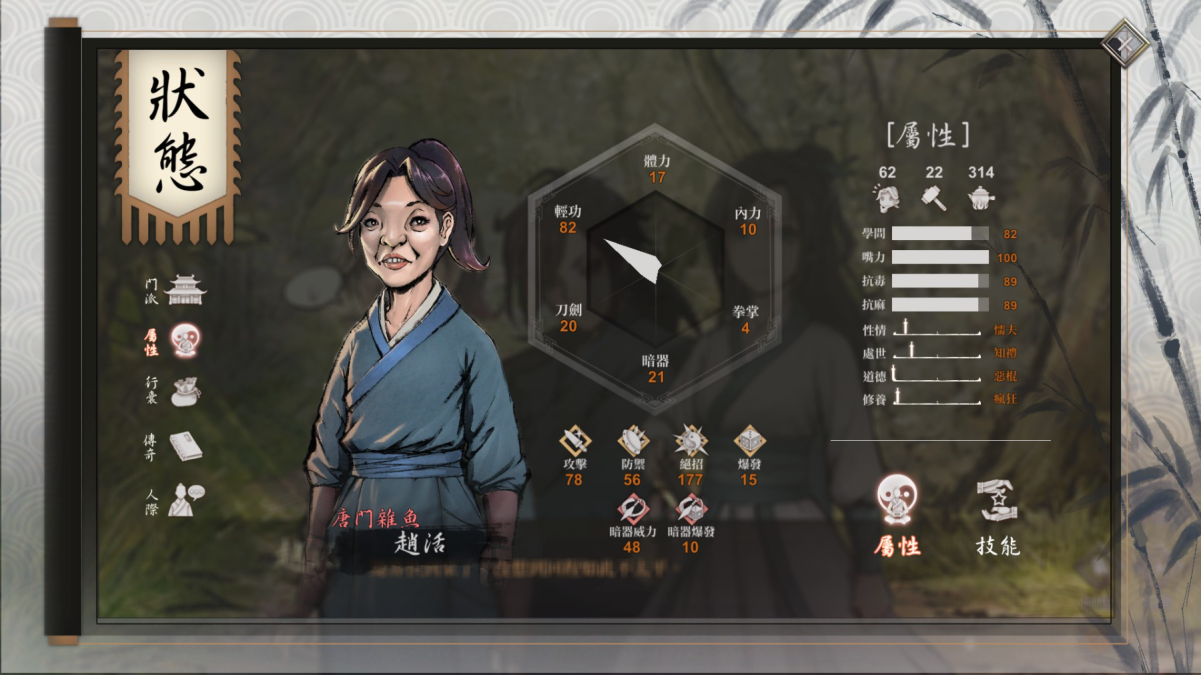The width and height of the screenshot is (1201, 675).
Task: Click the 暗器爆發 hidden weapon burst icon
Action: coord(690,509)
